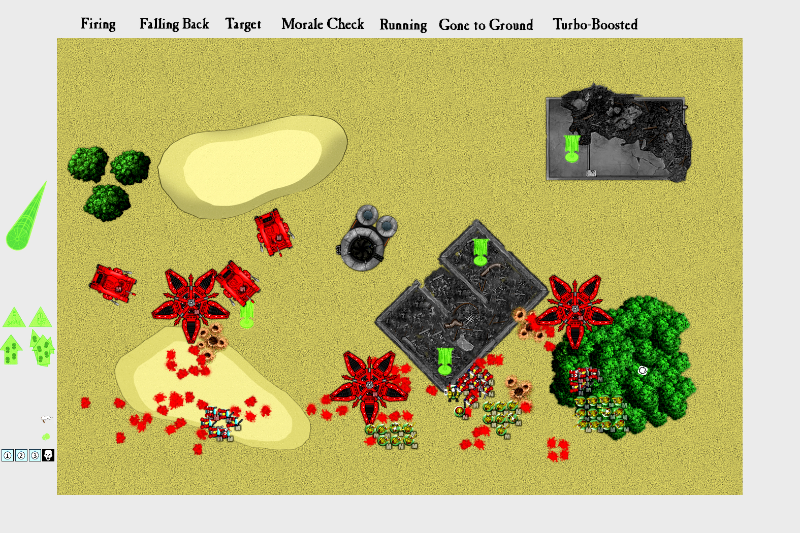Select the Gone to Ground label

click(486, 25)
